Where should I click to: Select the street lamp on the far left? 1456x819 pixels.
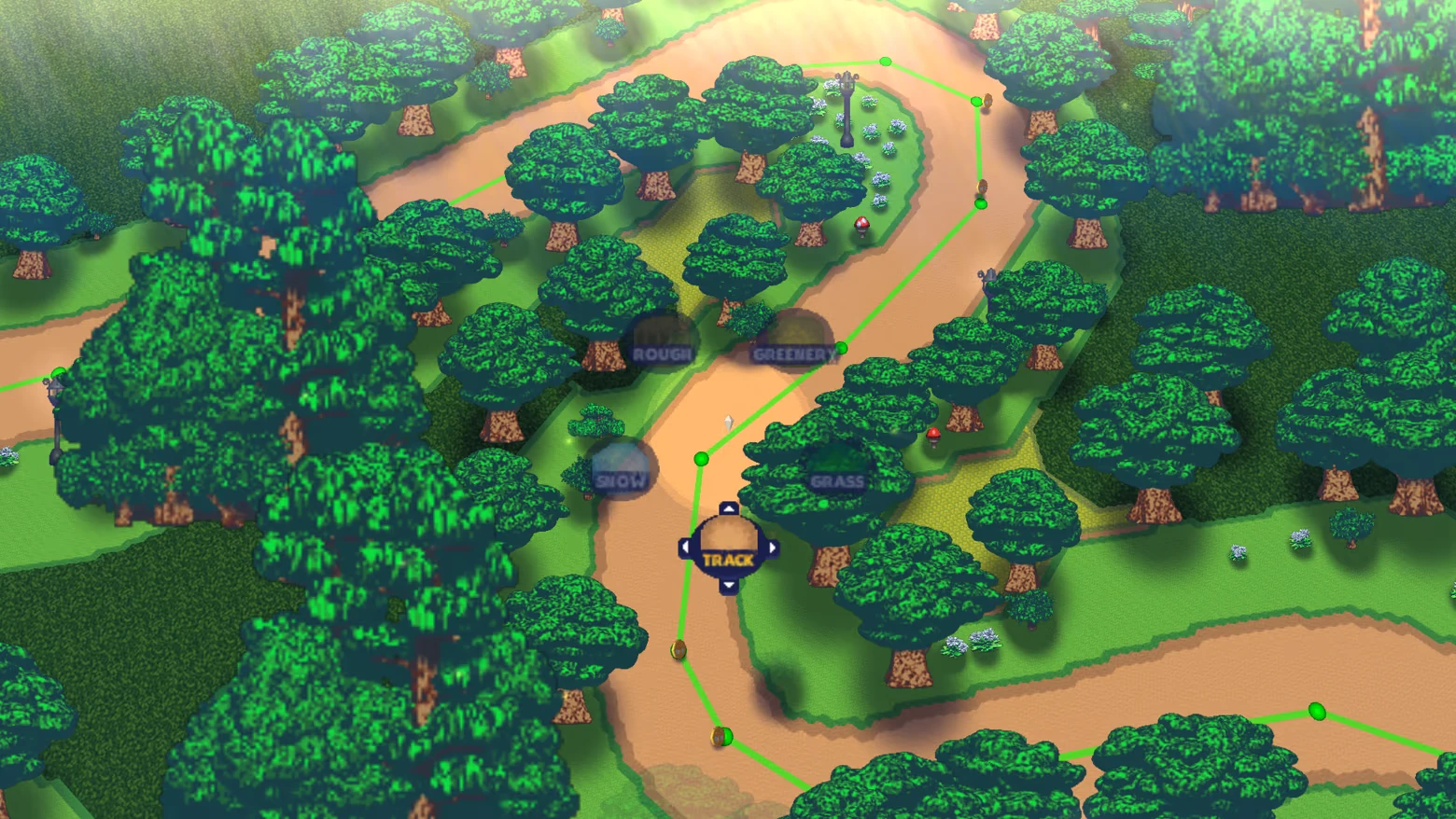coord(56,396)
